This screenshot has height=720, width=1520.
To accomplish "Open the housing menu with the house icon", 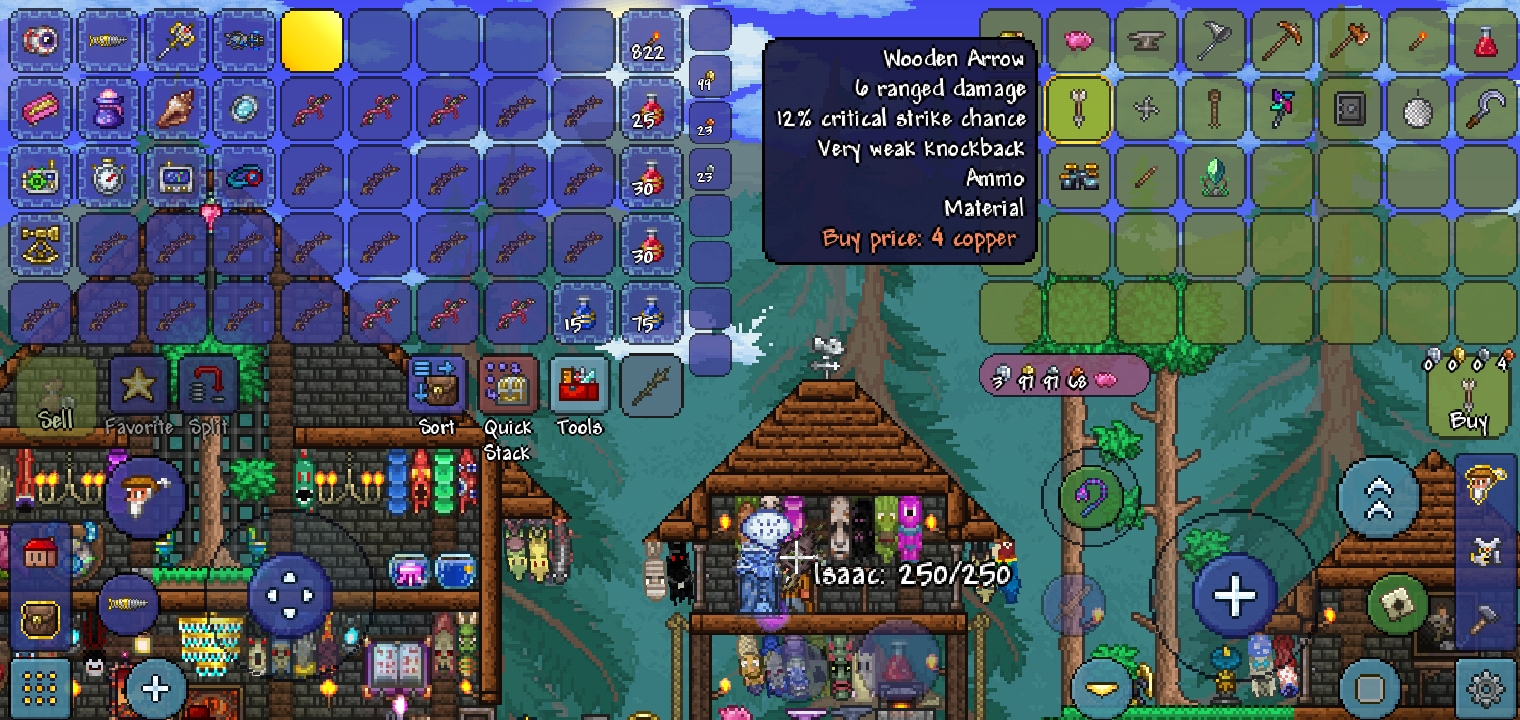I will pyautogui.click(x=40, y=551).
